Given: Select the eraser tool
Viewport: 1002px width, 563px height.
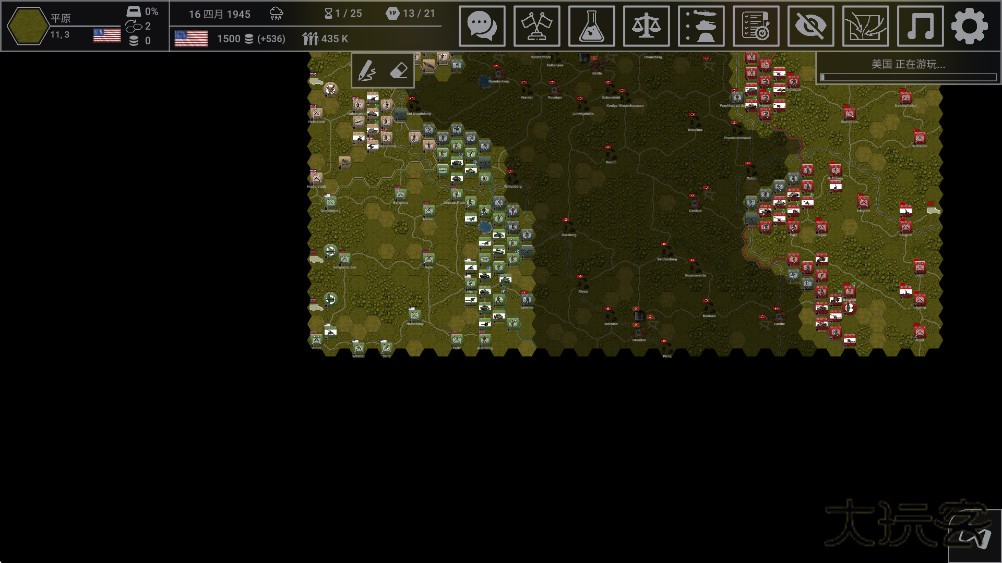Looking at the screenshot, I should (x=397, y=70).
